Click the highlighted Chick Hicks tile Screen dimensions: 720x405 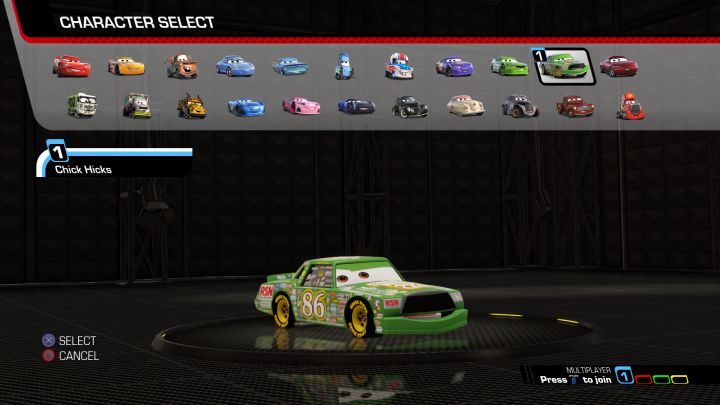pos(564,67)
